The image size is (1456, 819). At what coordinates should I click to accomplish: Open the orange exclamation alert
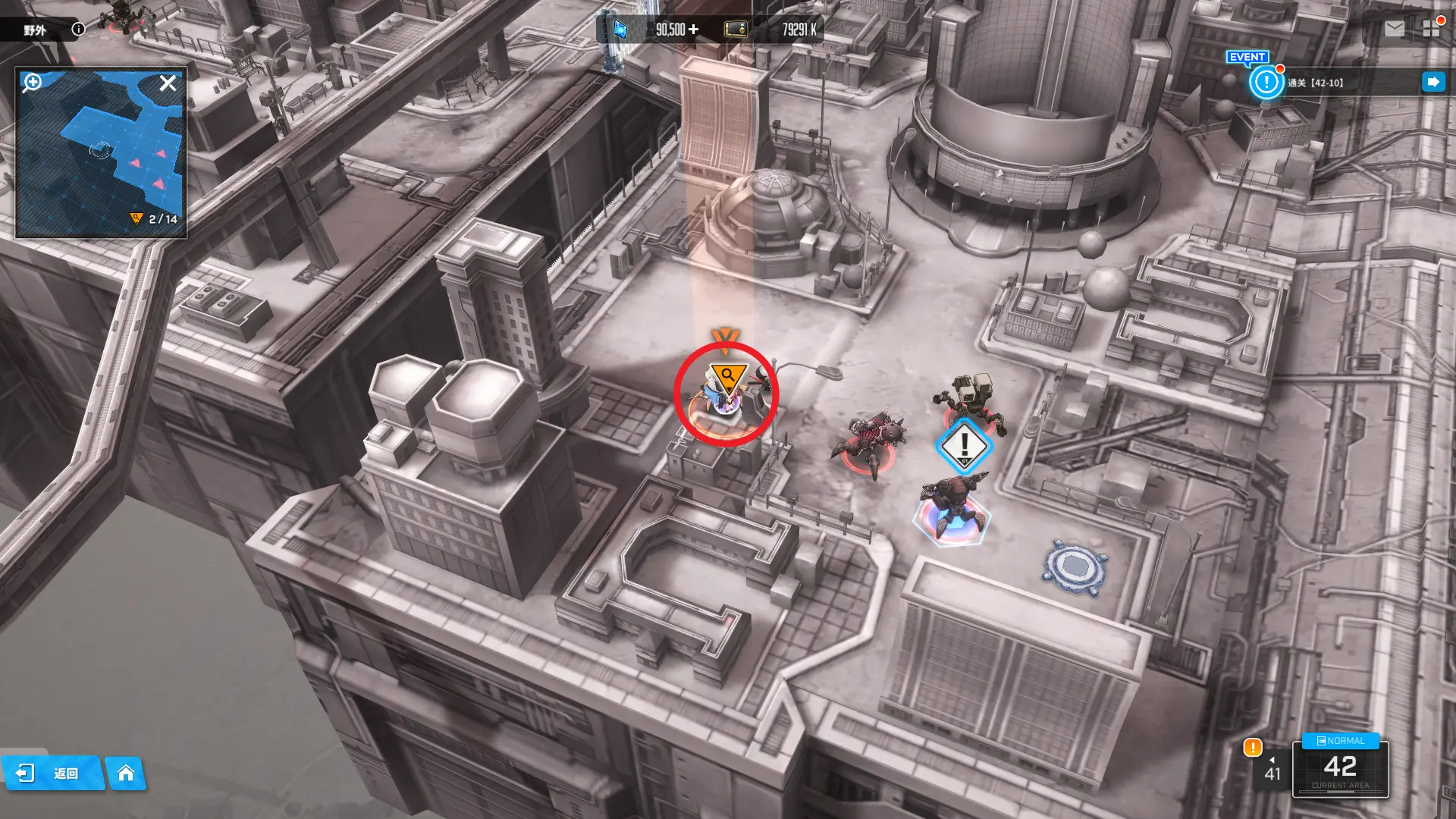[1252, 748]
